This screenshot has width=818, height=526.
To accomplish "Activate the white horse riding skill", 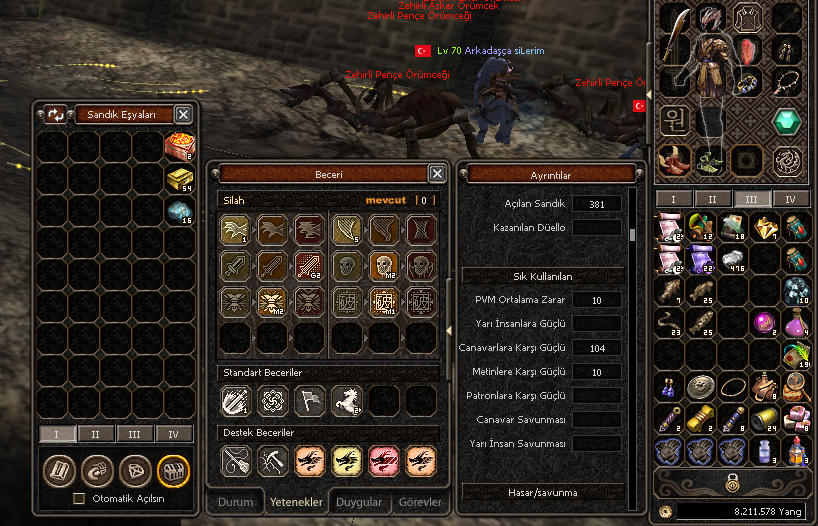I will coord(346,402).
